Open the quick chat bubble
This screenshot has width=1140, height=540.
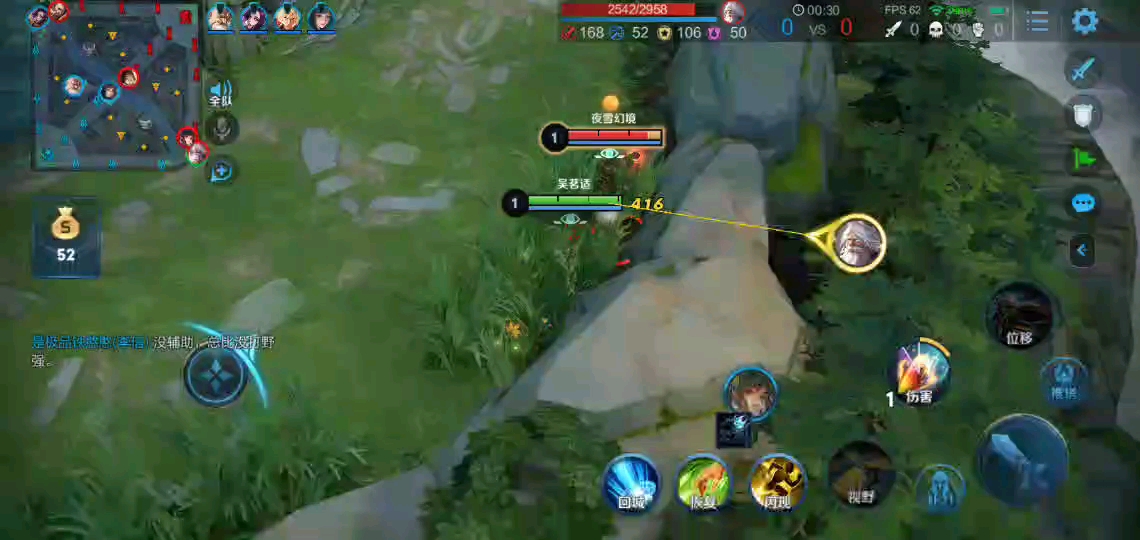[1083, 203]
